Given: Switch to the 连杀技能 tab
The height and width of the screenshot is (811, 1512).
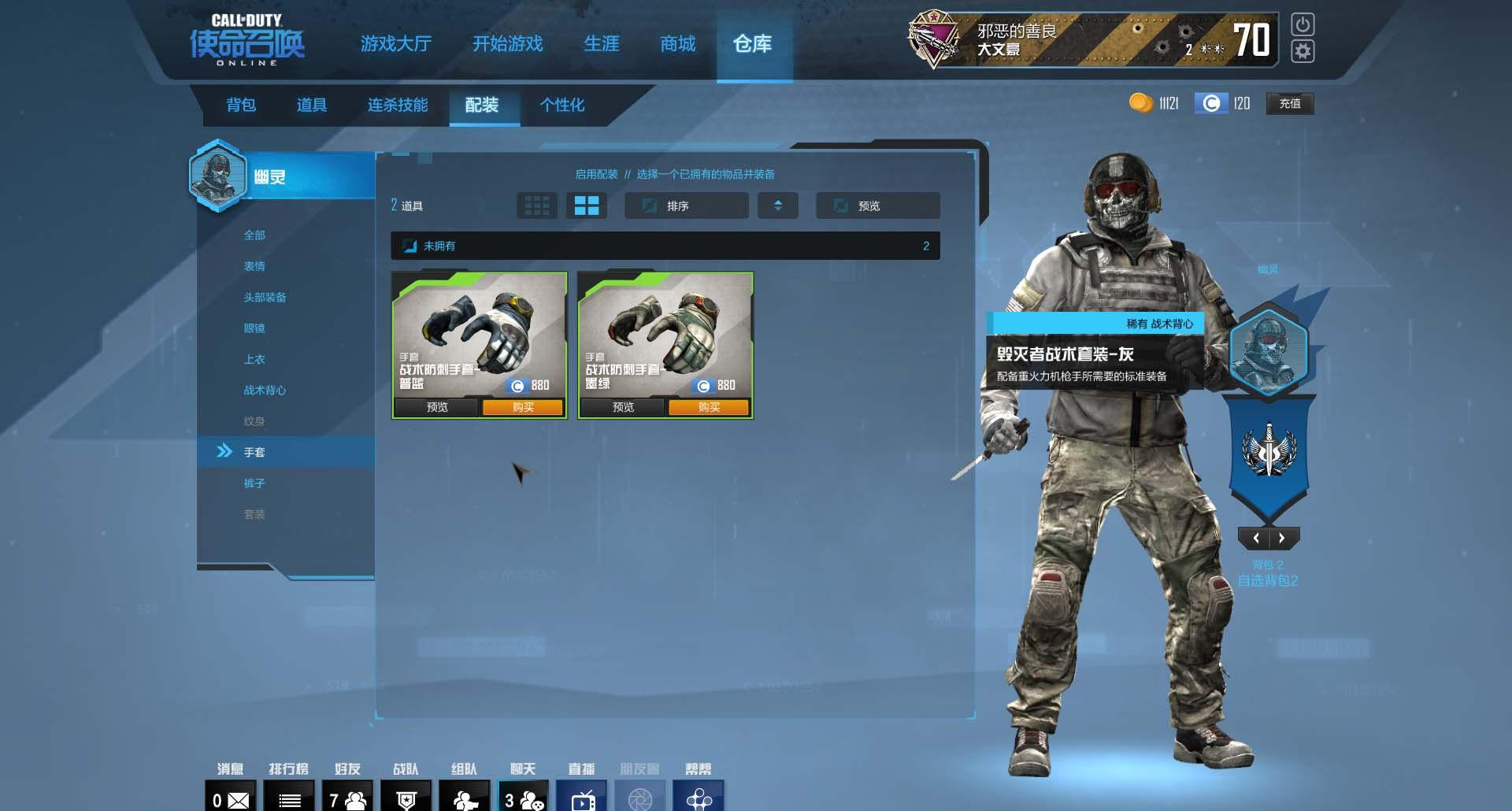Looking at the screenshot, I should click(398, 105).
